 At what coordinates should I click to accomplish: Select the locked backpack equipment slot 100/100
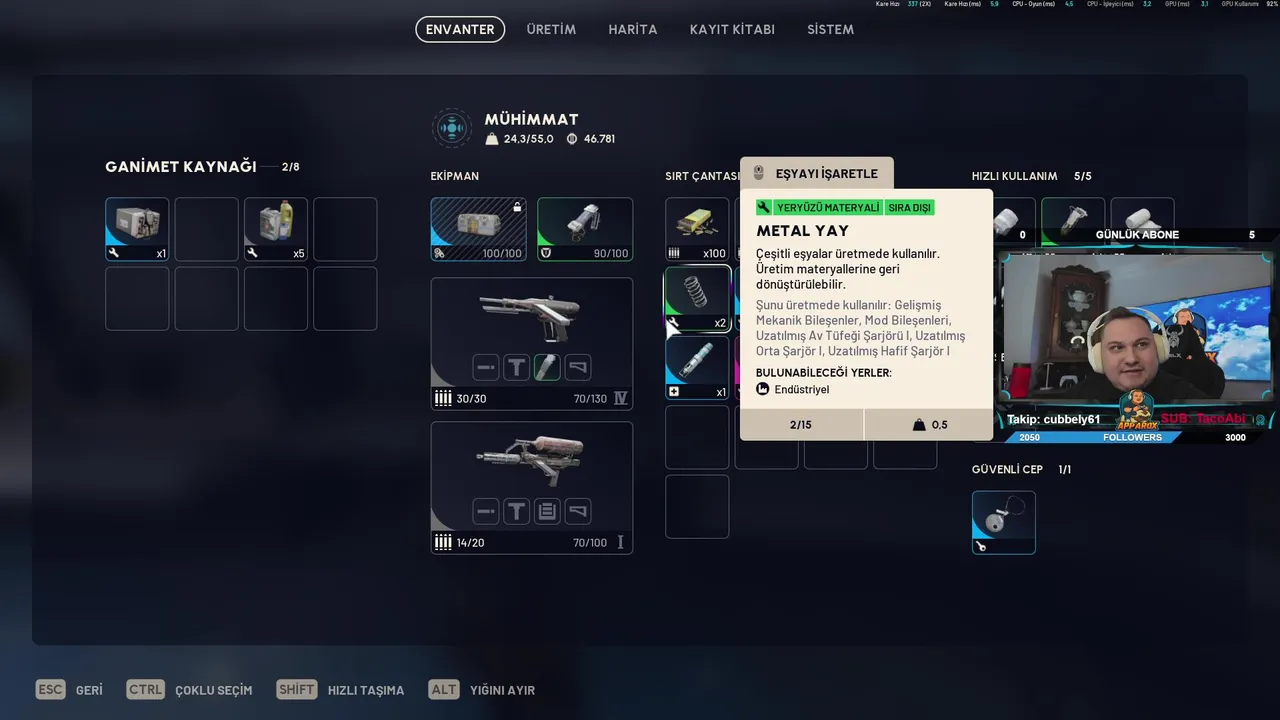[x=478, y=228]
